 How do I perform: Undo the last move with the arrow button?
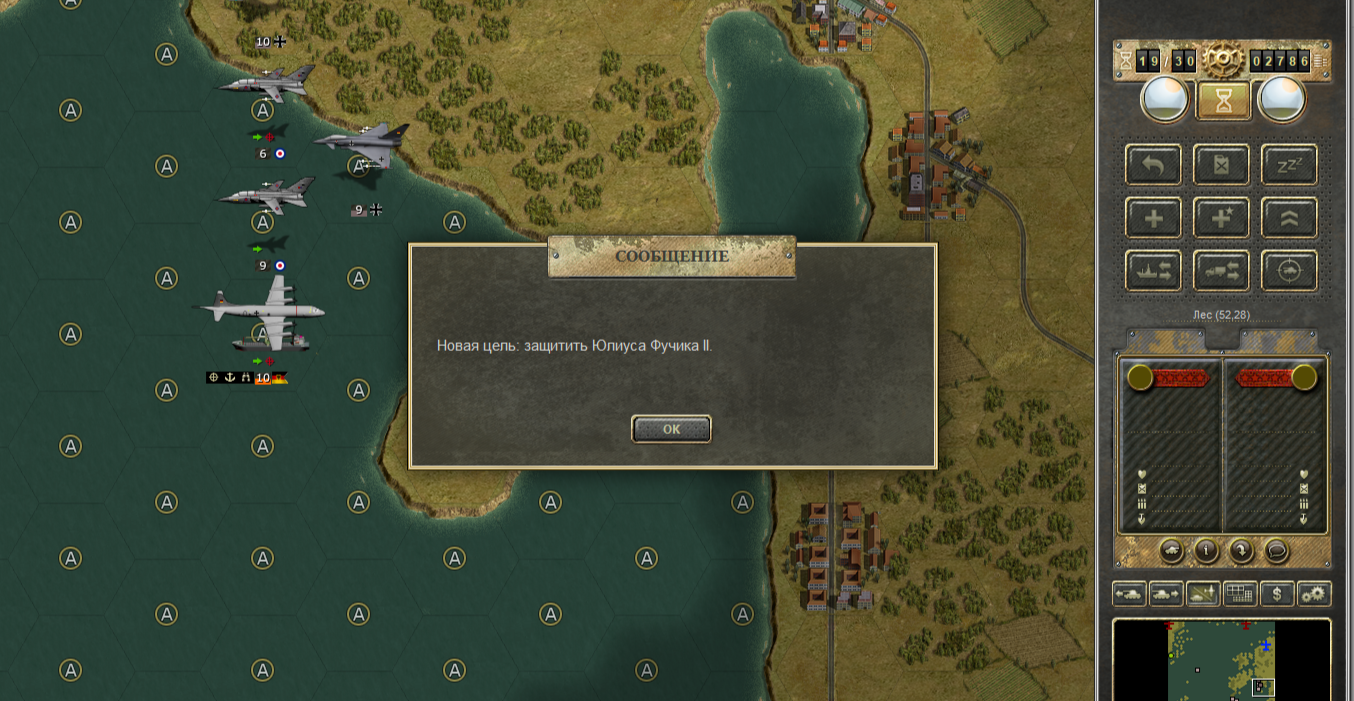(1153, 165)
